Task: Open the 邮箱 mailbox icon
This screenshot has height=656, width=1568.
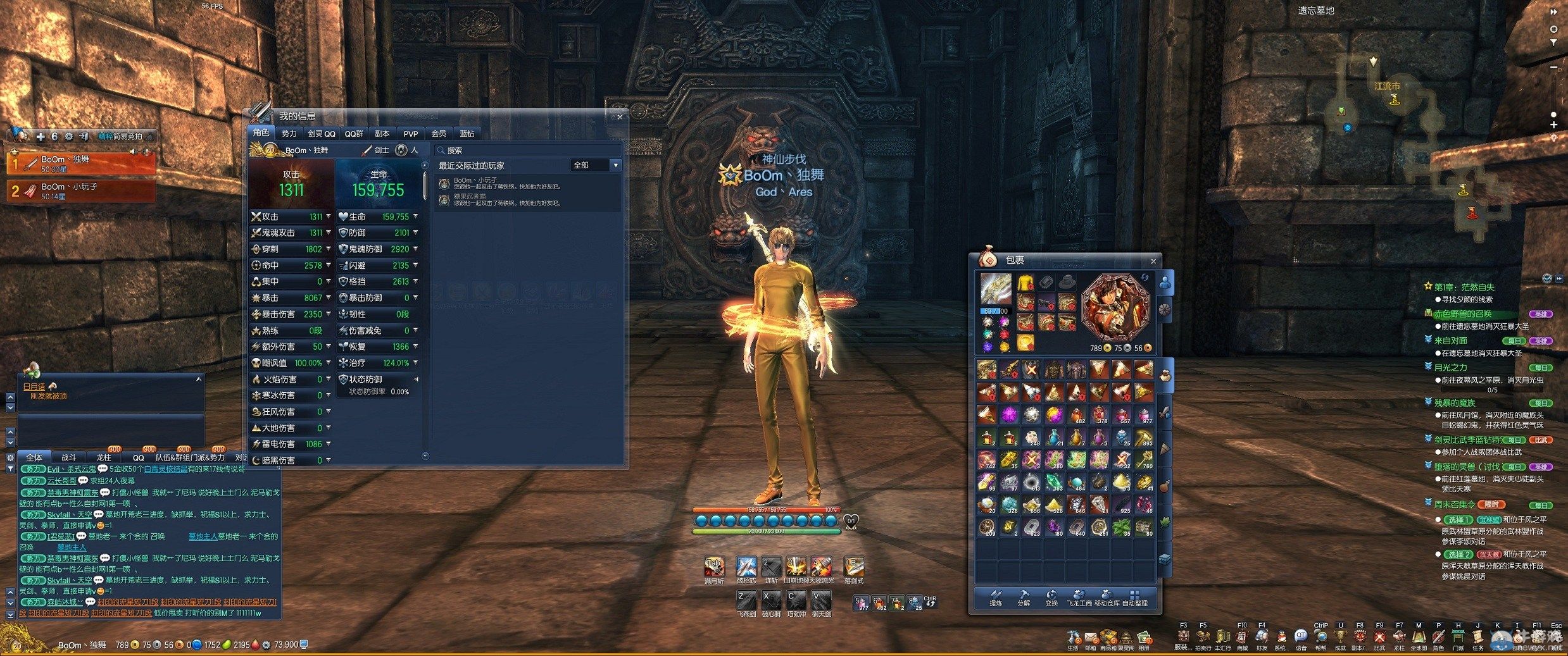Action: [1091, 638]
